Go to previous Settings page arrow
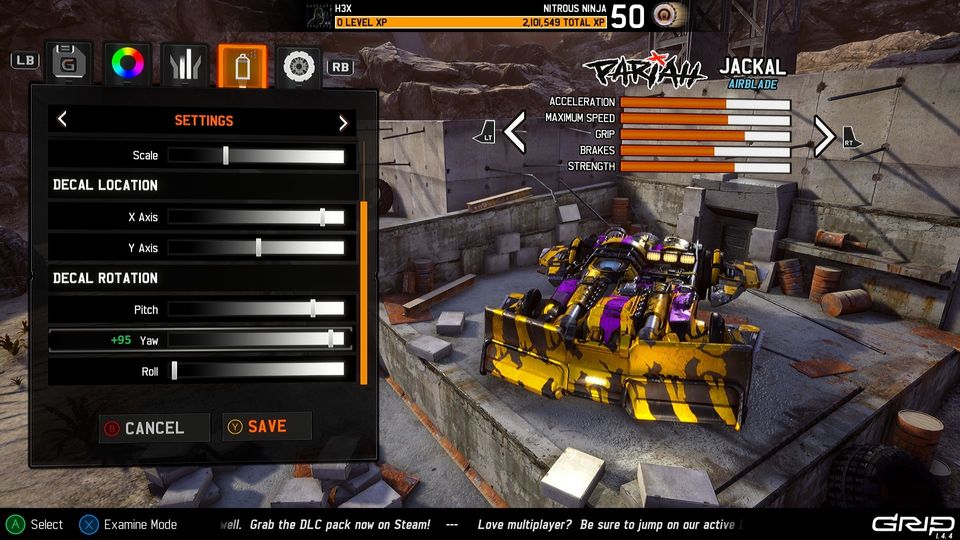Viewport: 960px width, 540px height. coord(62,121)
